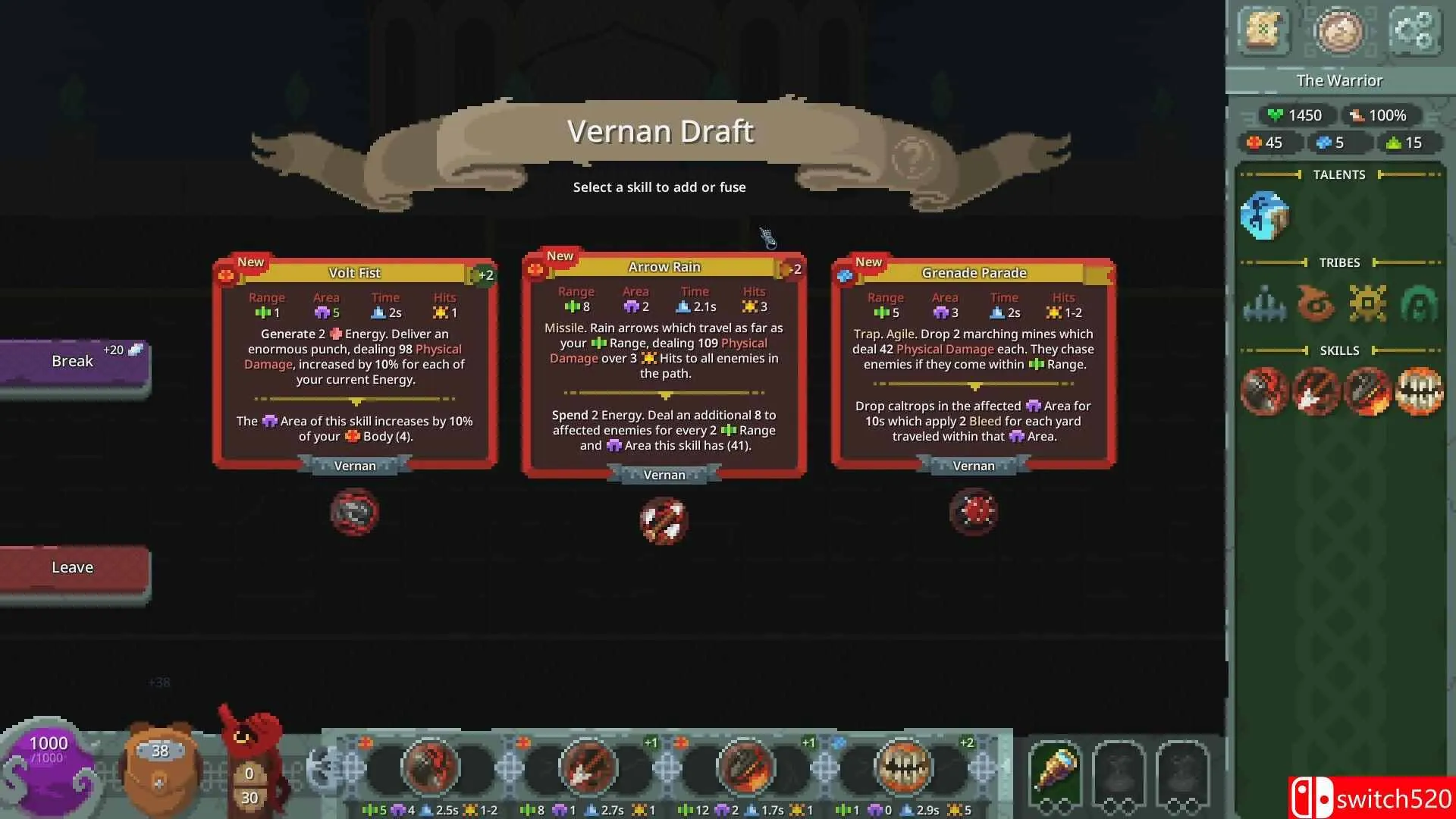Click the Leave button
The width and height of the screenshot is (1456, 819).
pyautogui.click(x=72, y=567)
